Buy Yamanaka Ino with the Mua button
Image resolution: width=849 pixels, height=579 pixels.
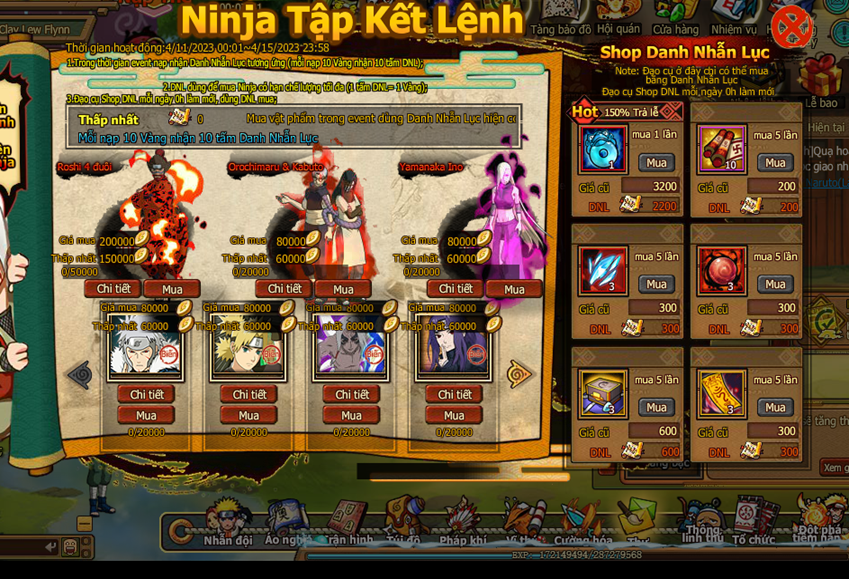pyautogui.click(x=514, y=289)
